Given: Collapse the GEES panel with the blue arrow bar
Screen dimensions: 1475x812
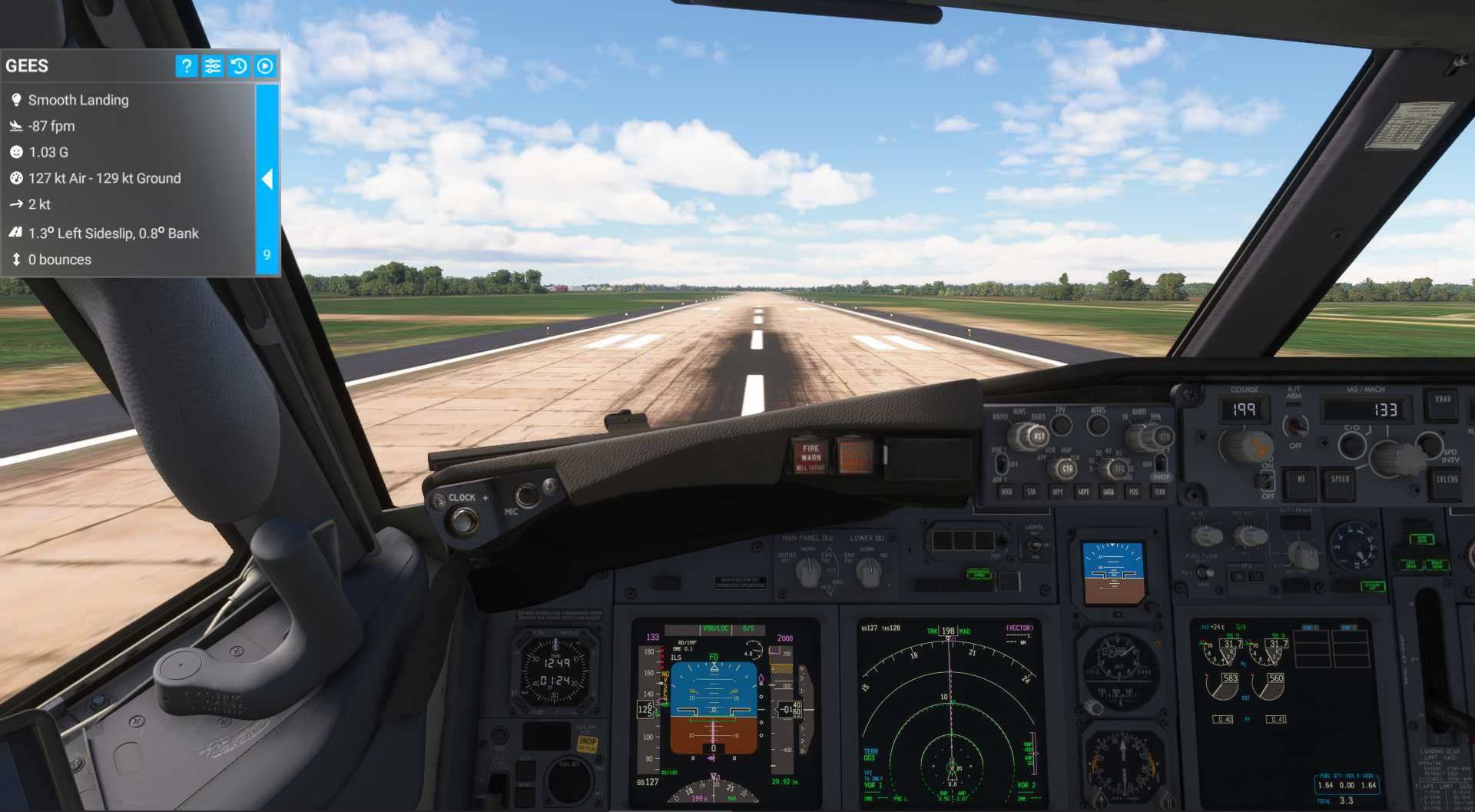Looking at the screenshot, I should (x=267, y=179).
